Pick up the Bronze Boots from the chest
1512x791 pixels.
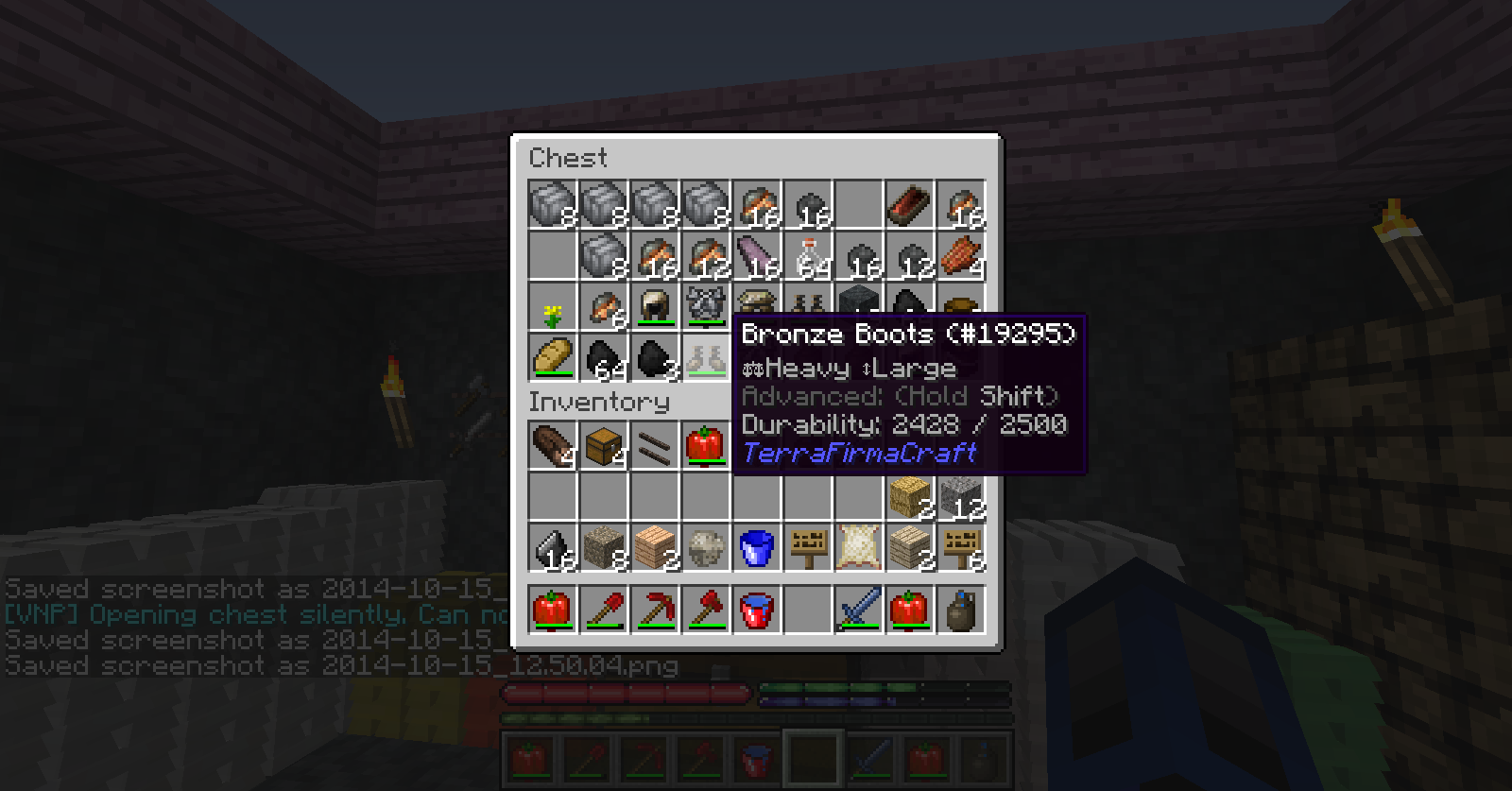point(706,359)
